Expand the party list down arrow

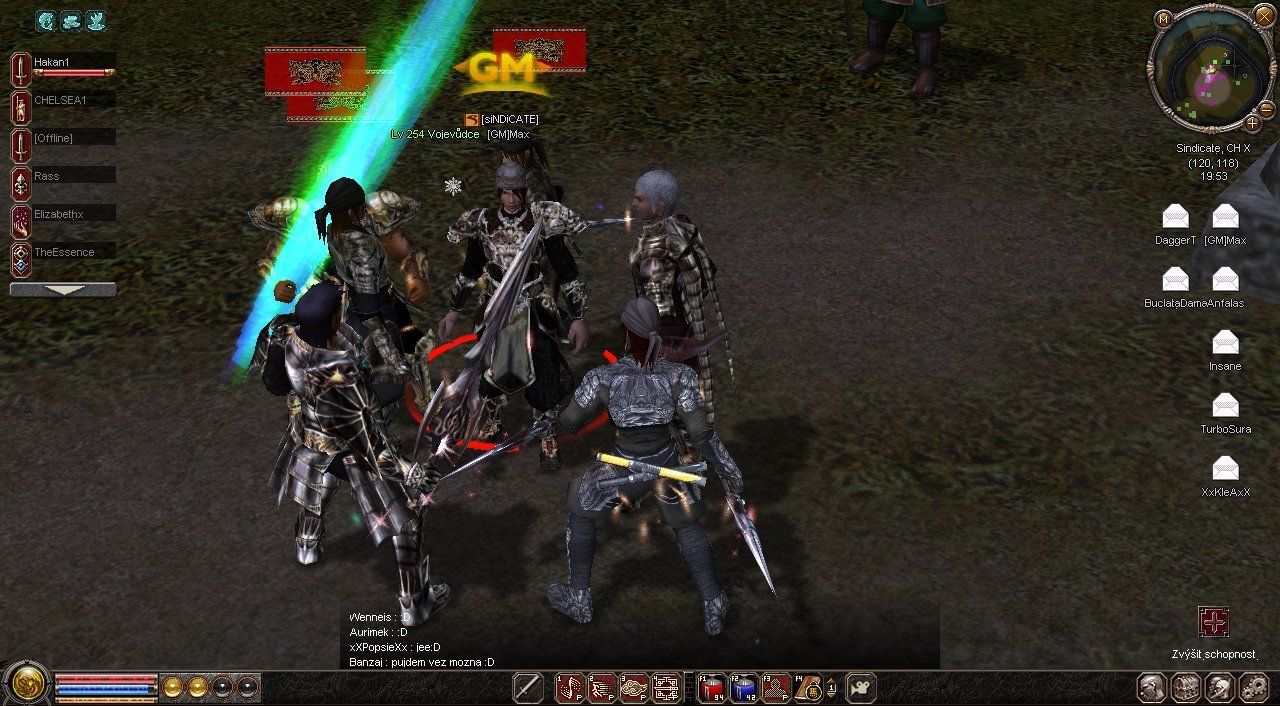pos(63,290)
